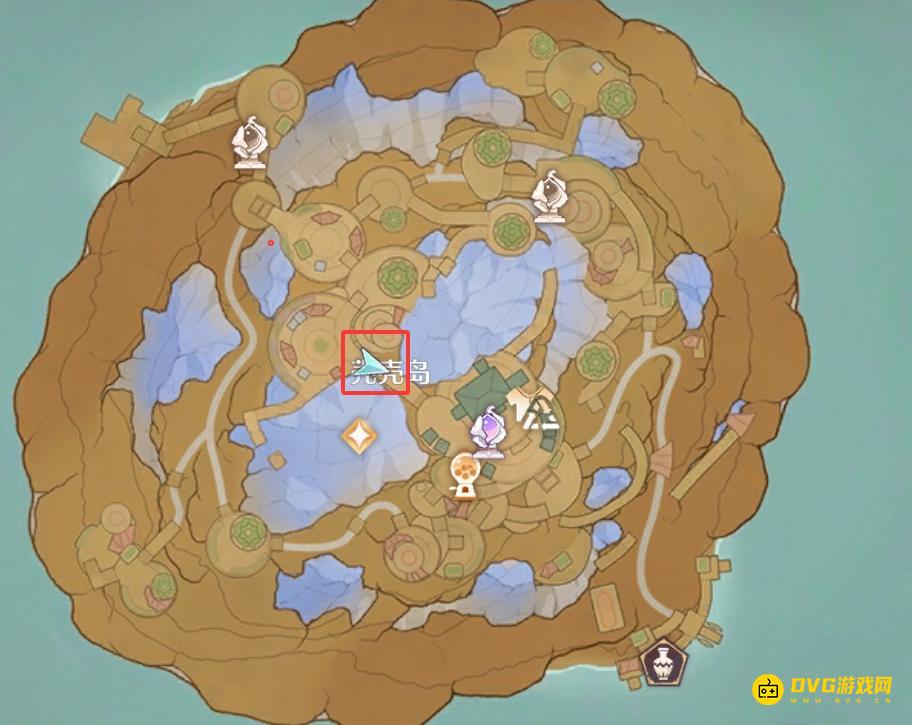Select the white statue marker in the northeast

pyautogui.click(x=549, y=196)
